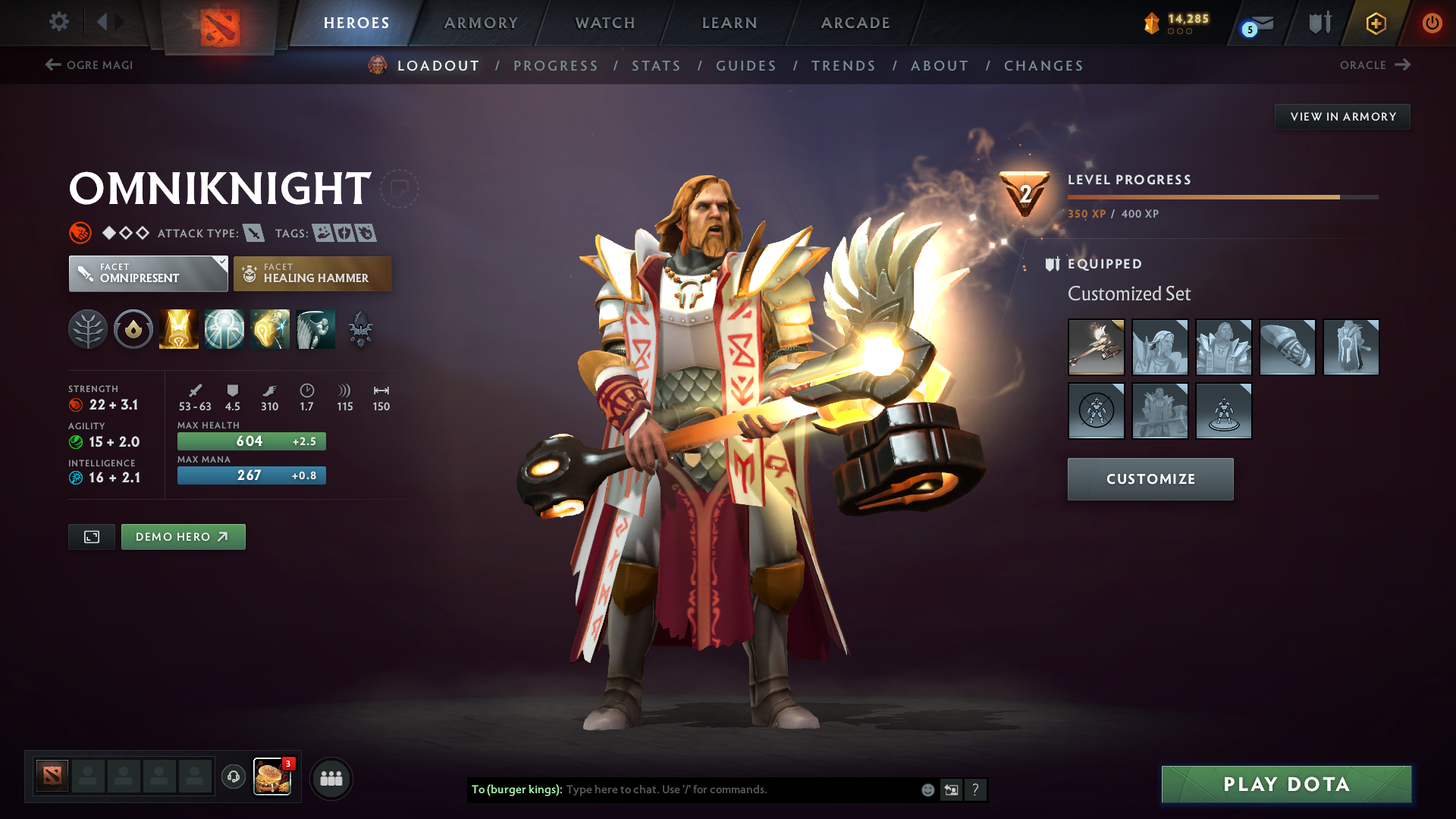Click the Level Progress XP bar

(1221, 196)
